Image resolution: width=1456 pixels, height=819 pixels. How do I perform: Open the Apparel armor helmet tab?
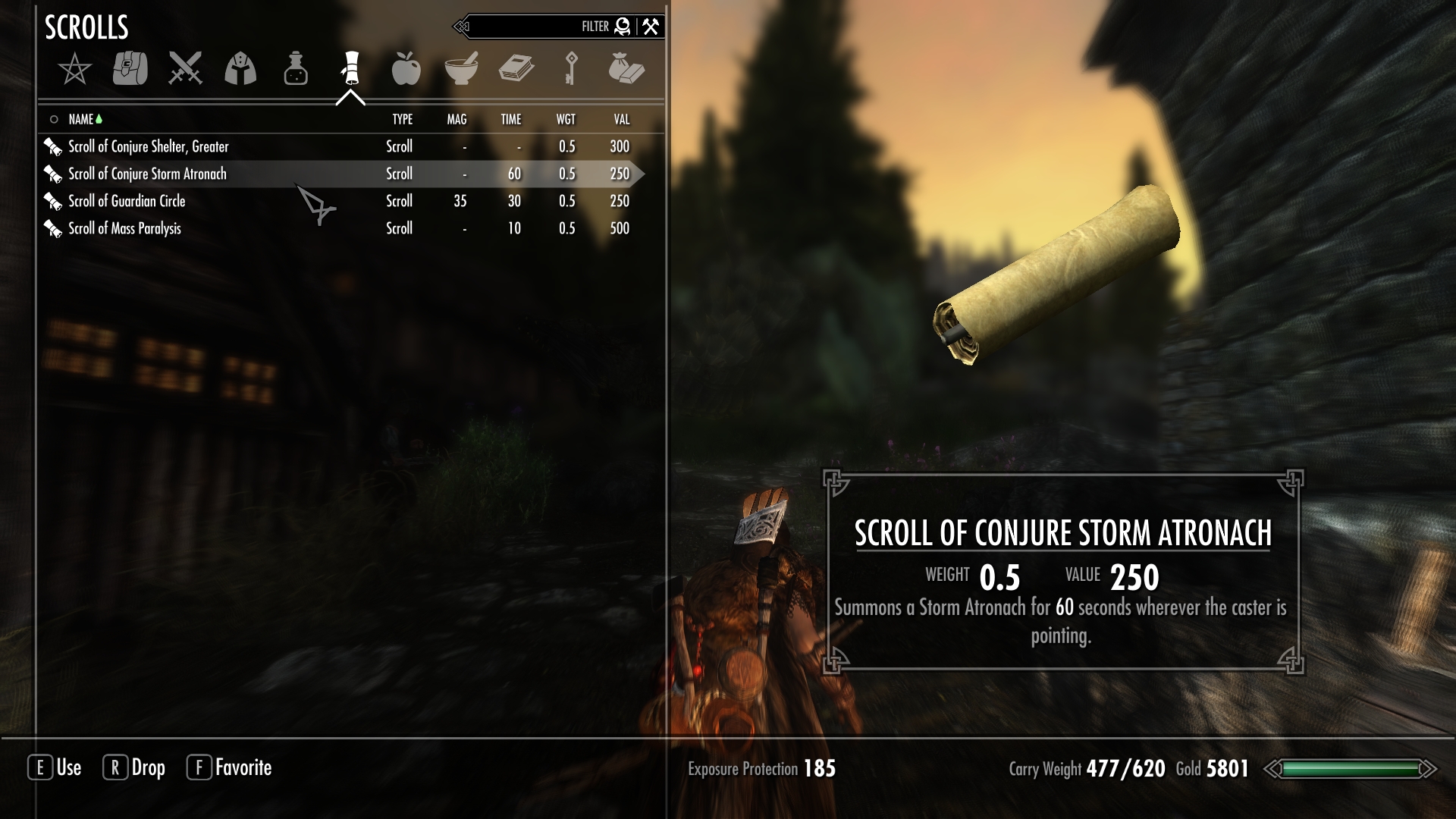click(240, 69)
